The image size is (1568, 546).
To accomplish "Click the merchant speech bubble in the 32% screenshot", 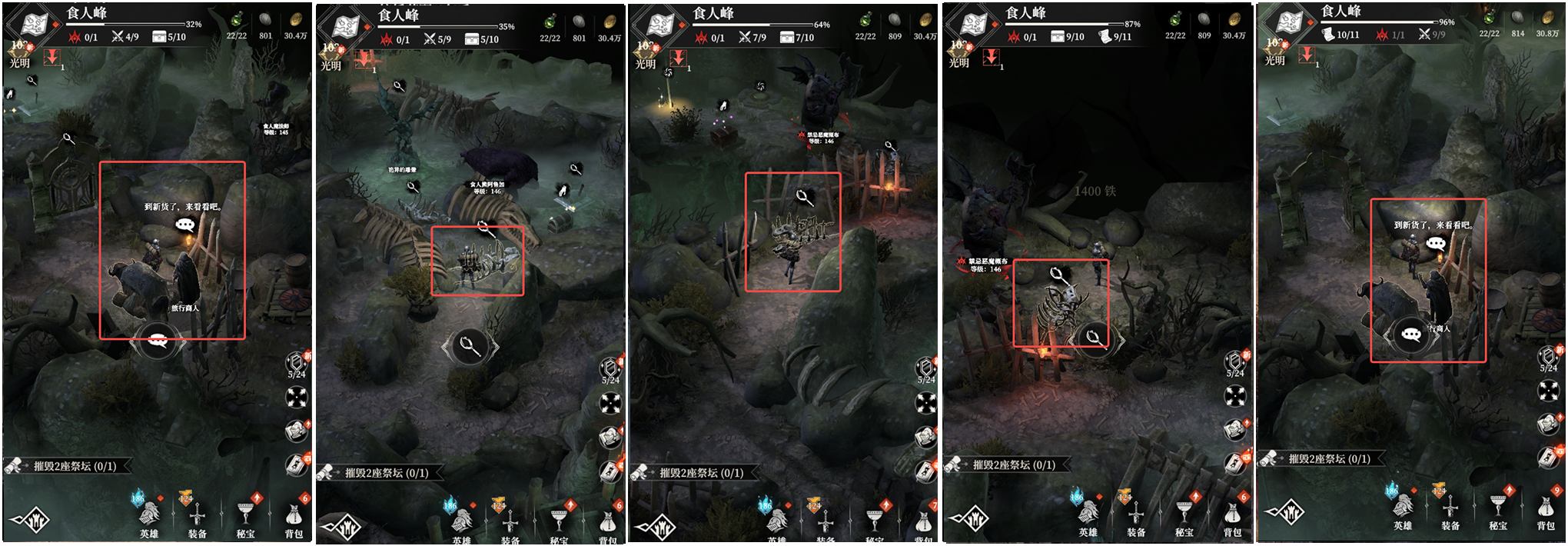I will click(185, 225).
